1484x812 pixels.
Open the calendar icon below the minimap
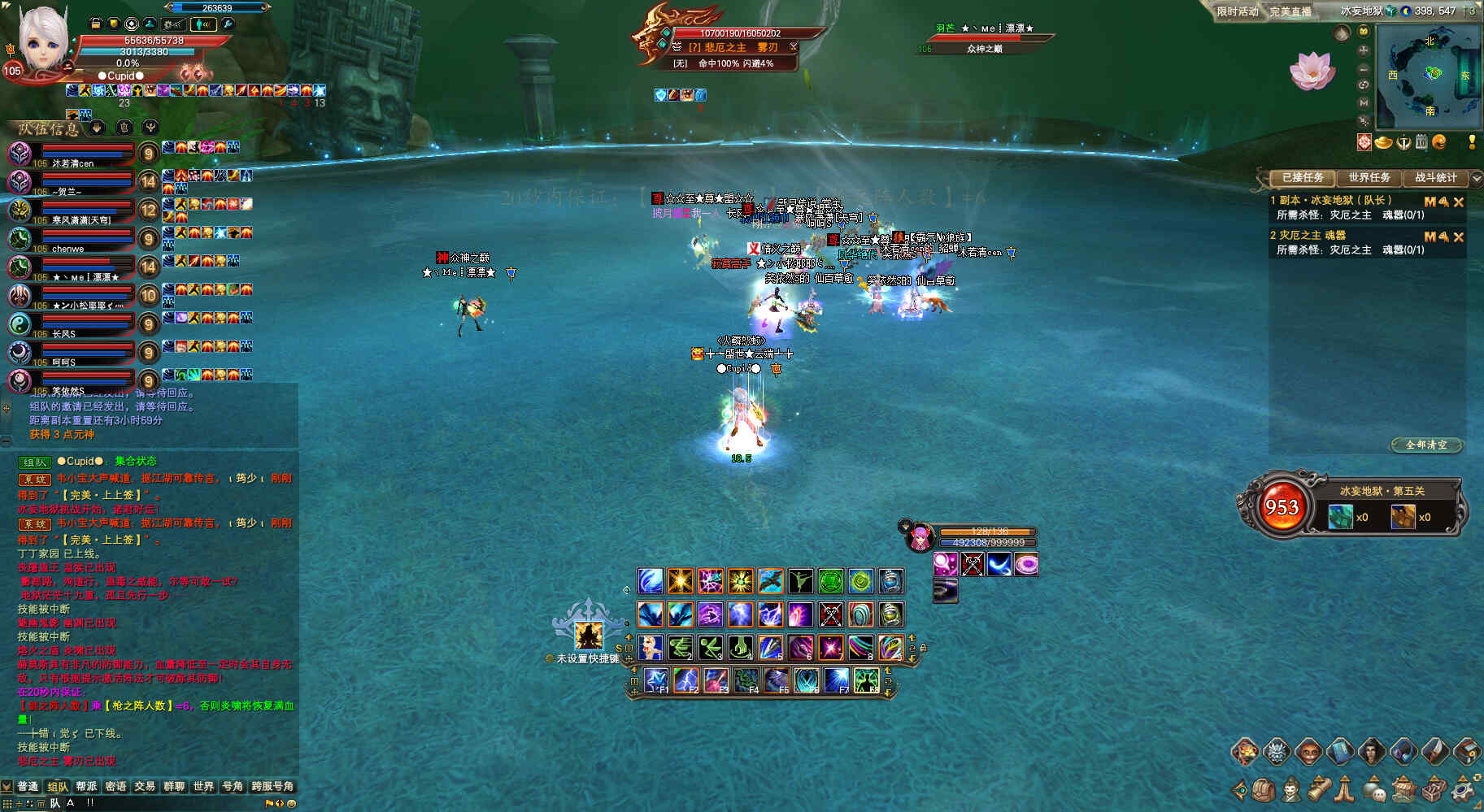click(x=1421, y=142)
